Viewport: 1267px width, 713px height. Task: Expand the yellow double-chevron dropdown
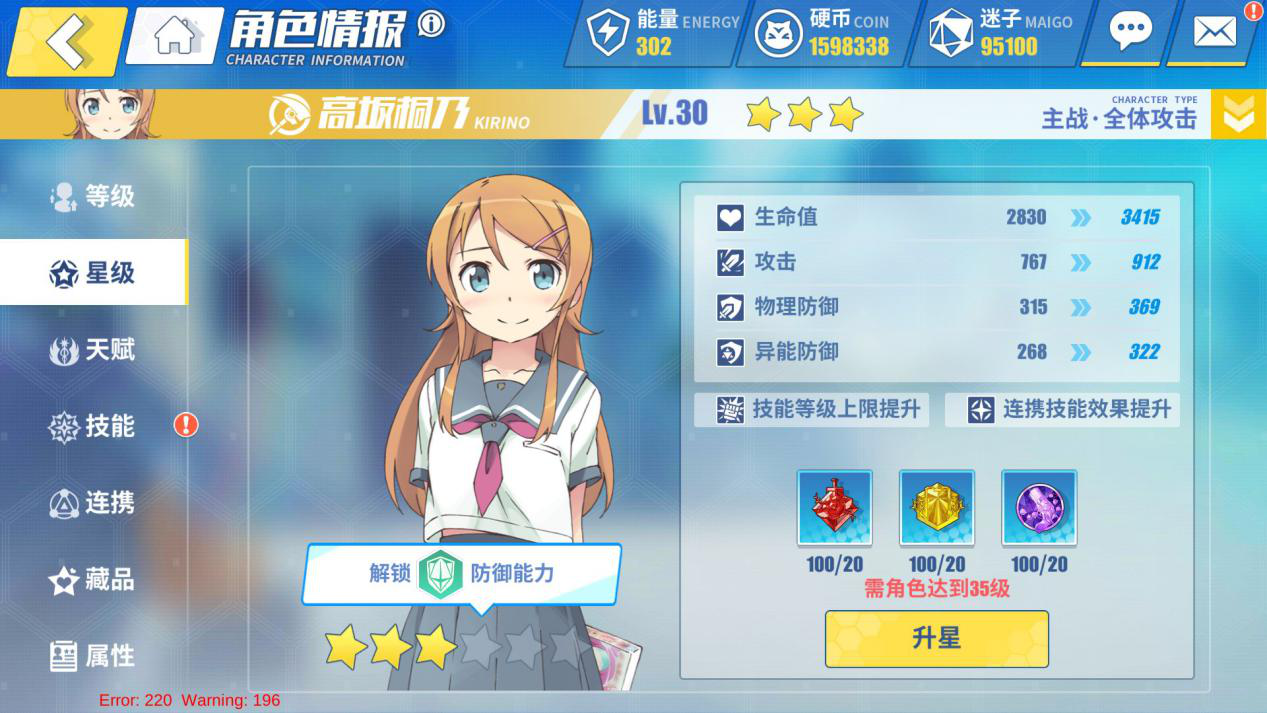coord(1238,115)
